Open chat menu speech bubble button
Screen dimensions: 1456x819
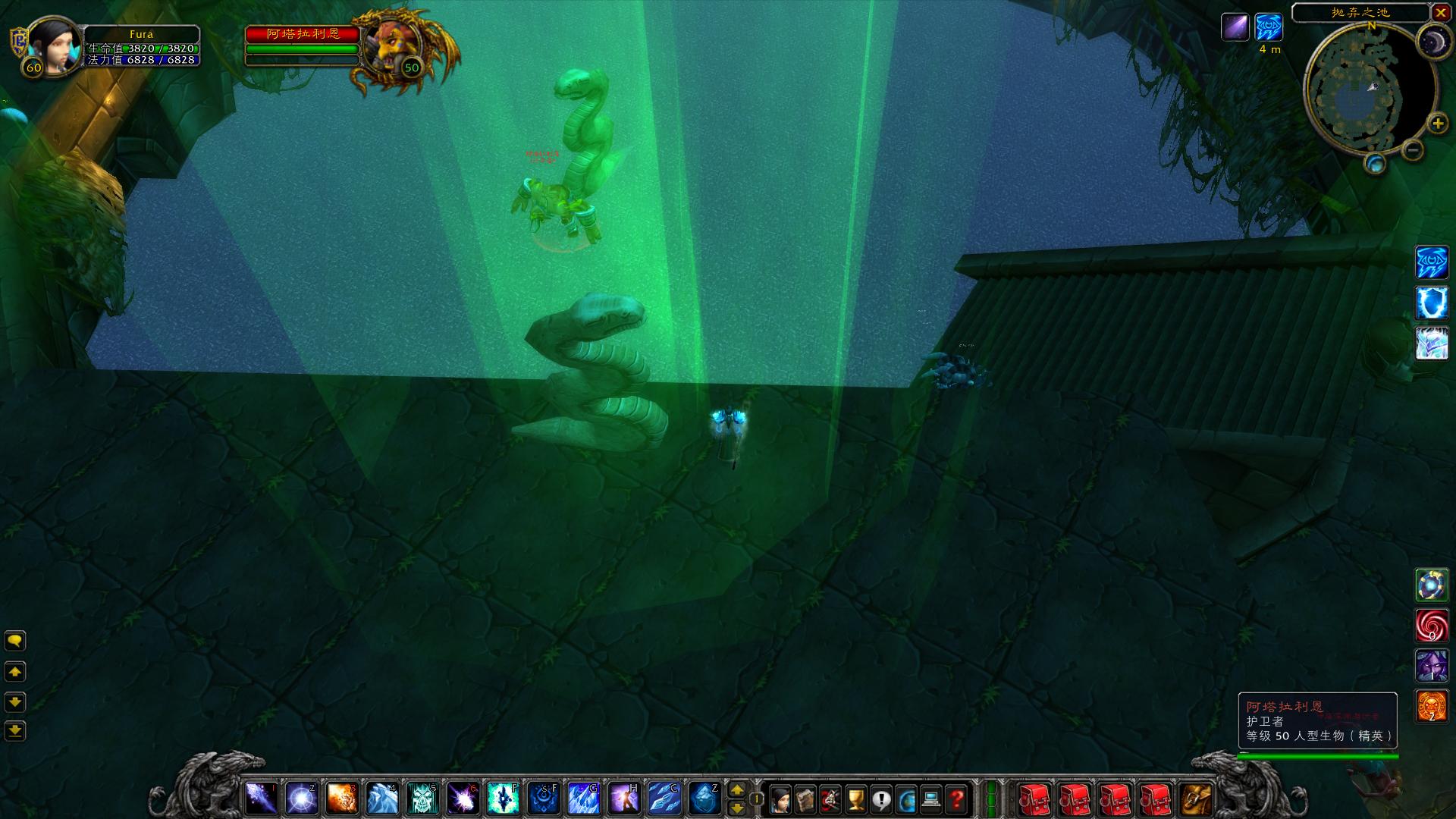(x=15, y=642)
